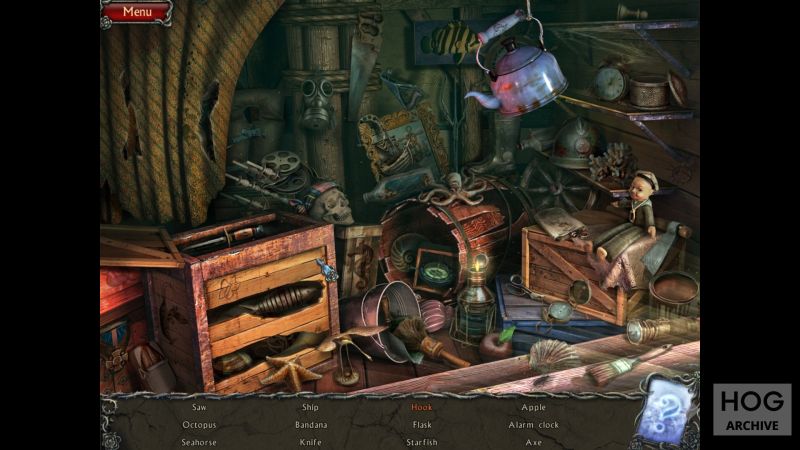Image resolution: width=800 pixels, height=450 pixels.
Task: Choose 'Starfish' from the find list
Action: click(x=421, y=441)
